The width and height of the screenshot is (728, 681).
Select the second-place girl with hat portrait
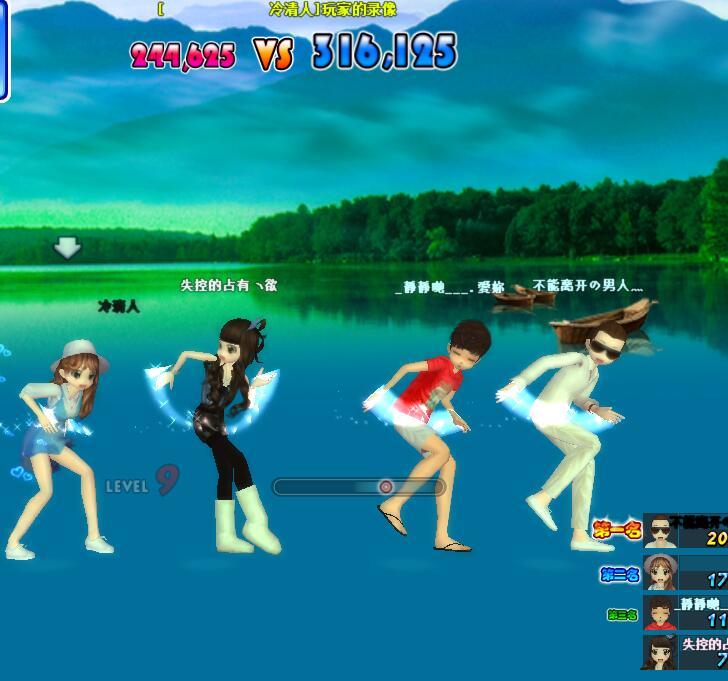pyautogui.click(x=660, y=572)
